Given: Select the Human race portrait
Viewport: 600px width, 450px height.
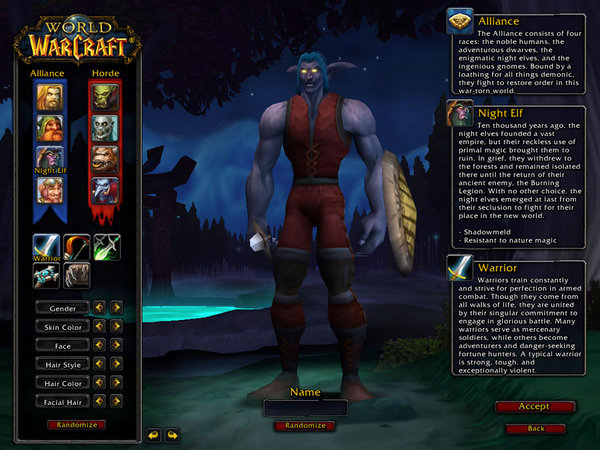Looking at the screenshot, I should tap(49, 96).
